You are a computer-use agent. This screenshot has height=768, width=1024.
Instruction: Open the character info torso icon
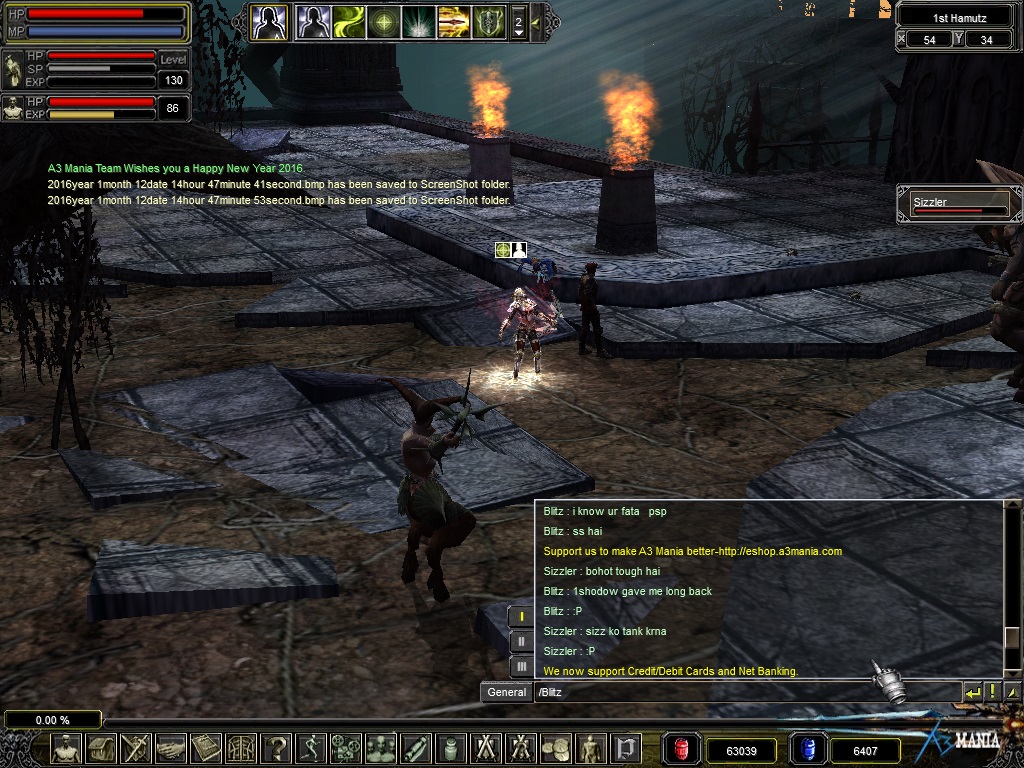point(66,748)
